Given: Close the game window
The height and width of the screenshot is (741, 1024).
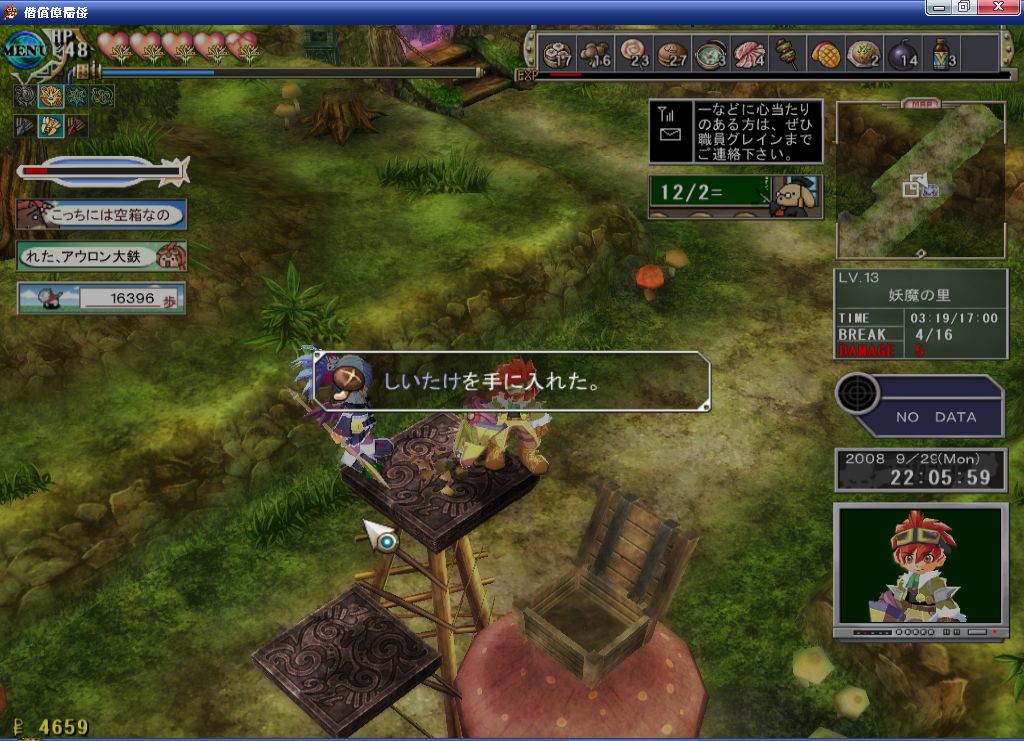Looking at the screenshot, I should 1003,8.
